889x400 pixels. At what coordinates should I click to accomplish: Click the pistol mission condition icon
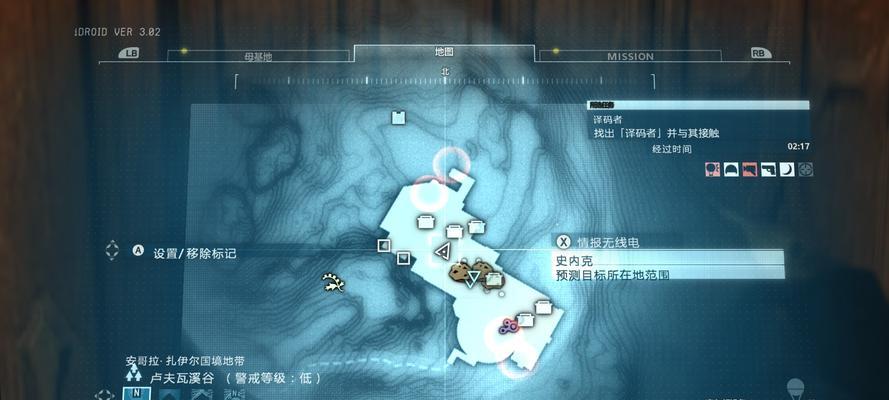768,170
